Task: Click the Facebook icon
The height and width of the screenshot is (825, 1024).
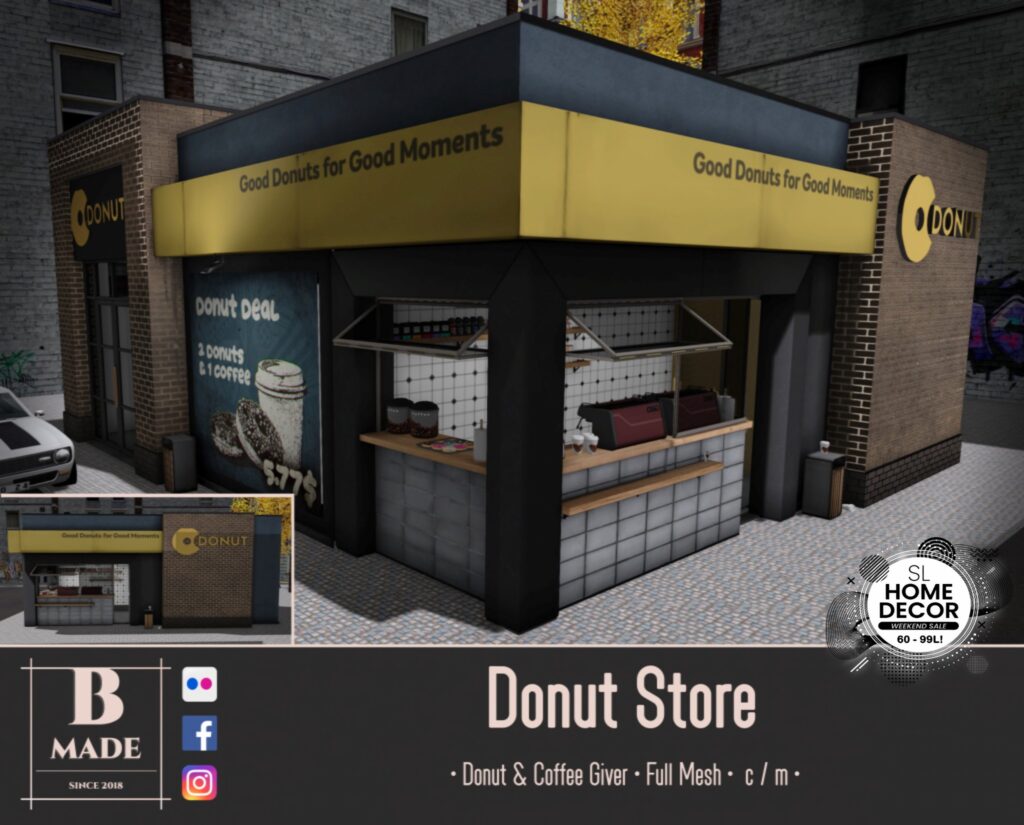Action: 199,734
